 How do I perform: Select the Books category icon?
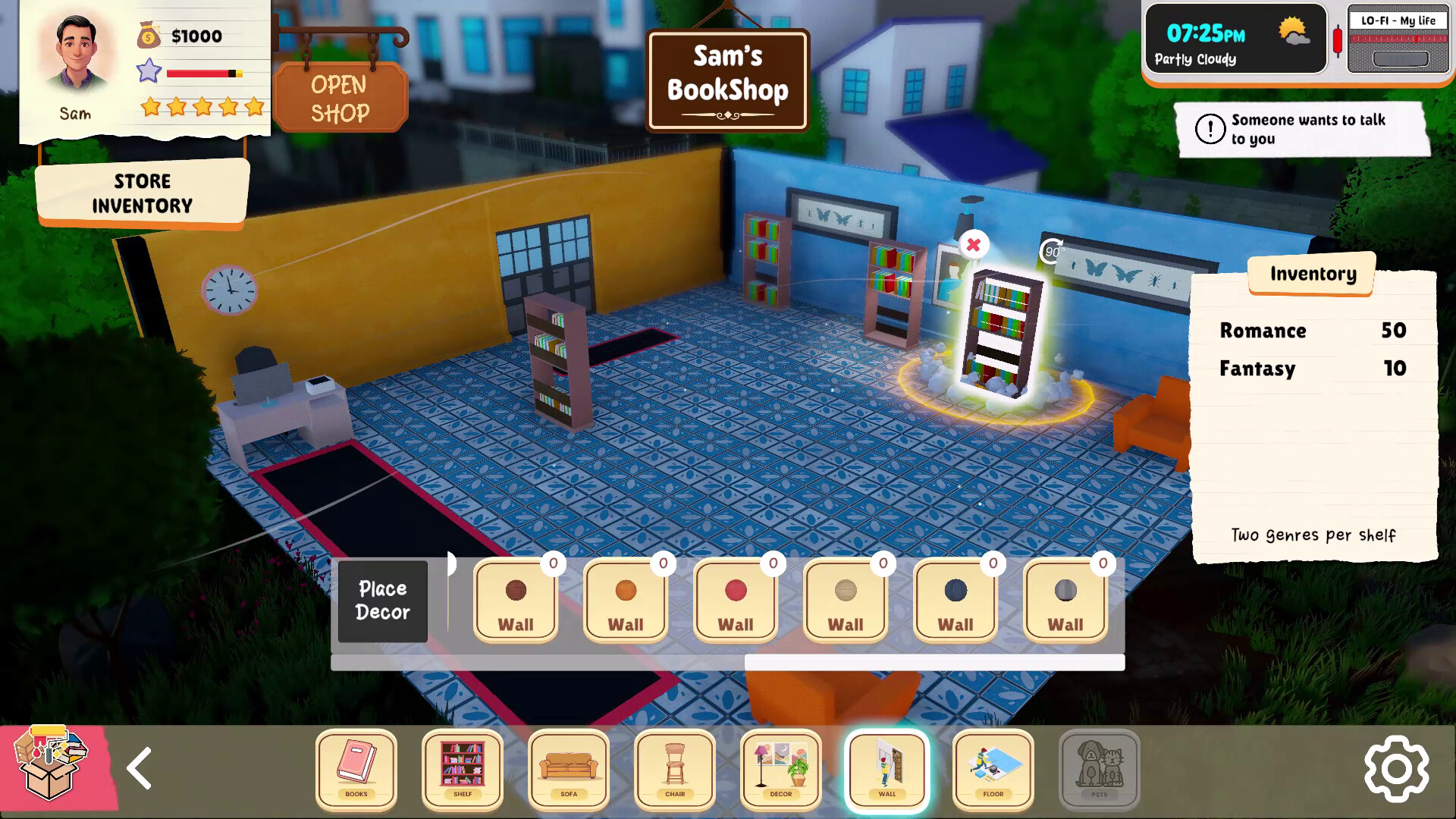(356, 770)
